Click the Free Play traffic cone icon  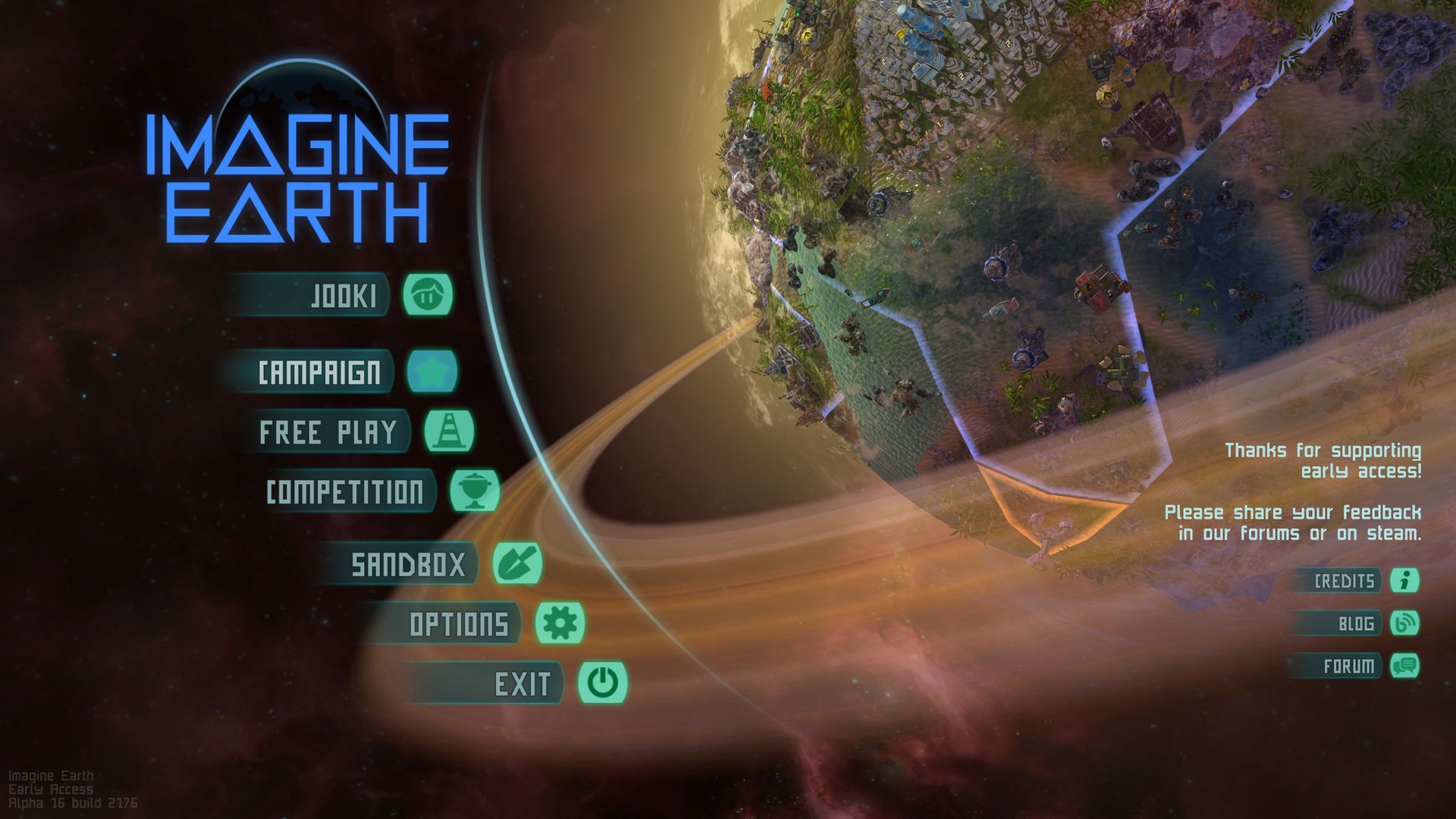pos(449,431)
